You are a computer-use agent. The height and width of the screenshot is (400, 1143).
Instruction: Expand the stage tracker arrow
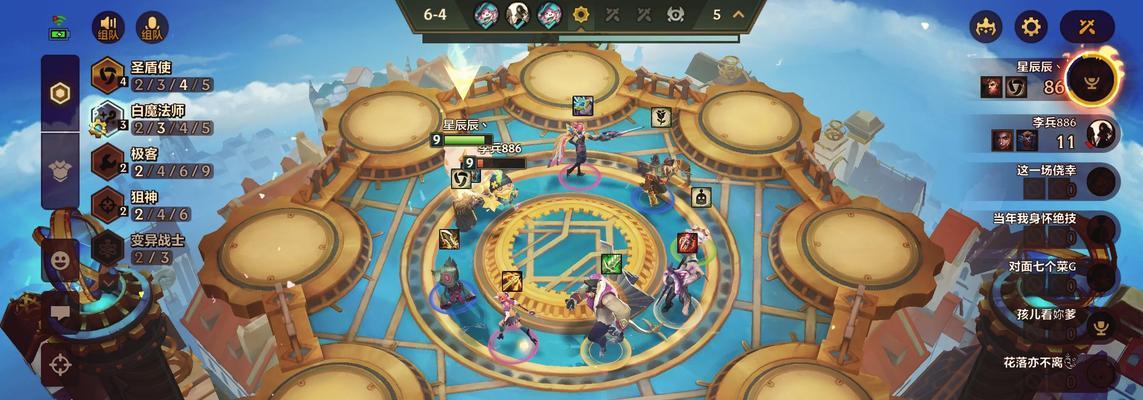[x=739, y=14]
